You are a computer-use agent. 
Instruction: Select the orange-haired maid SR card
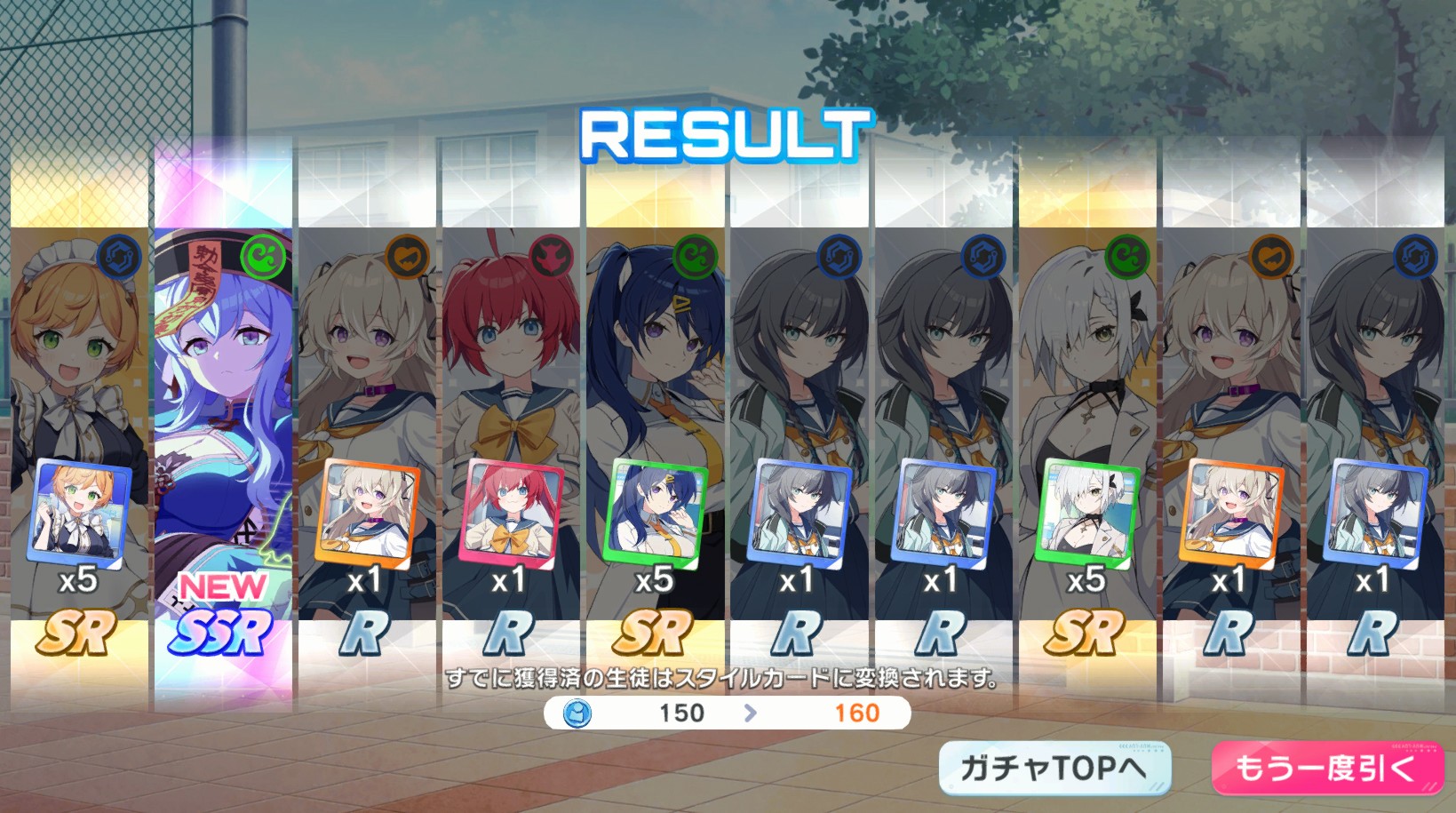point(79,426)
